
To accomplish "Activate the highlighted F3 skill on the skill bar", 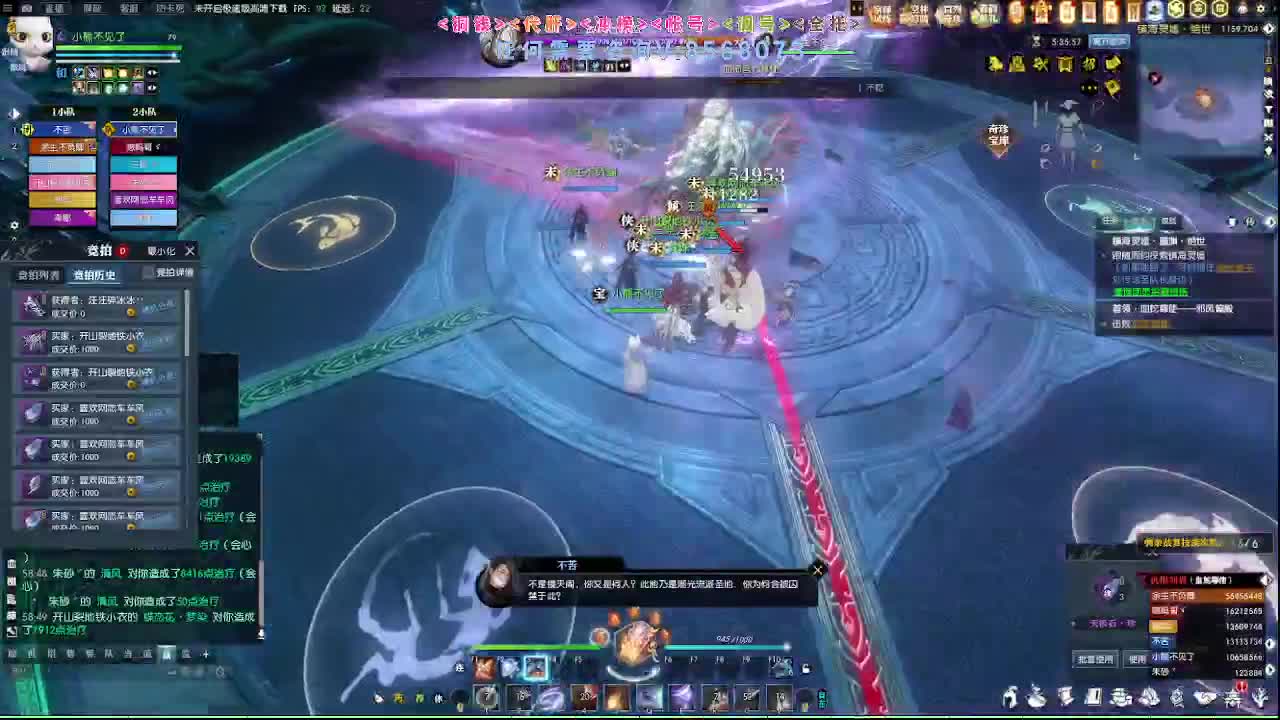I will click(x=535, y=668).
